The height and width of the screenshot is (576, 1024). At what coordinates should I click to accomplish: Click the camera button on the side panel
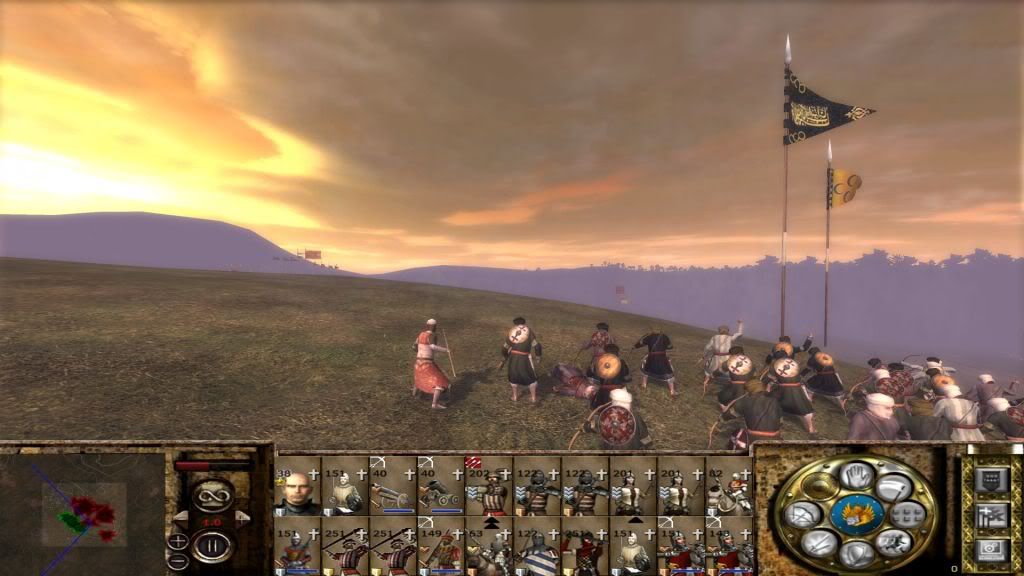tap(990, 550)
